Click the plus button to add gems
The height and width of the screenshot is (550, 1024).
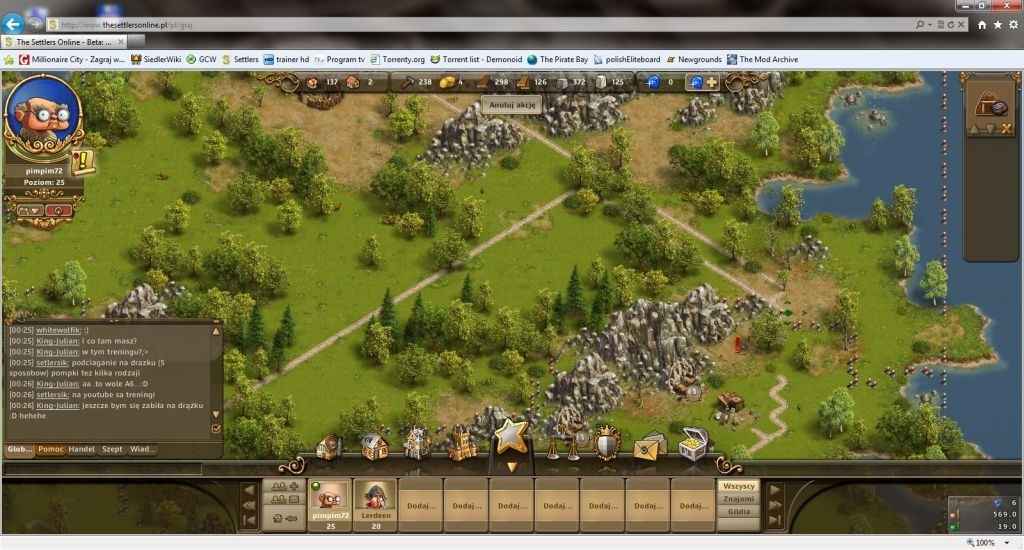[x=712, y=83]
